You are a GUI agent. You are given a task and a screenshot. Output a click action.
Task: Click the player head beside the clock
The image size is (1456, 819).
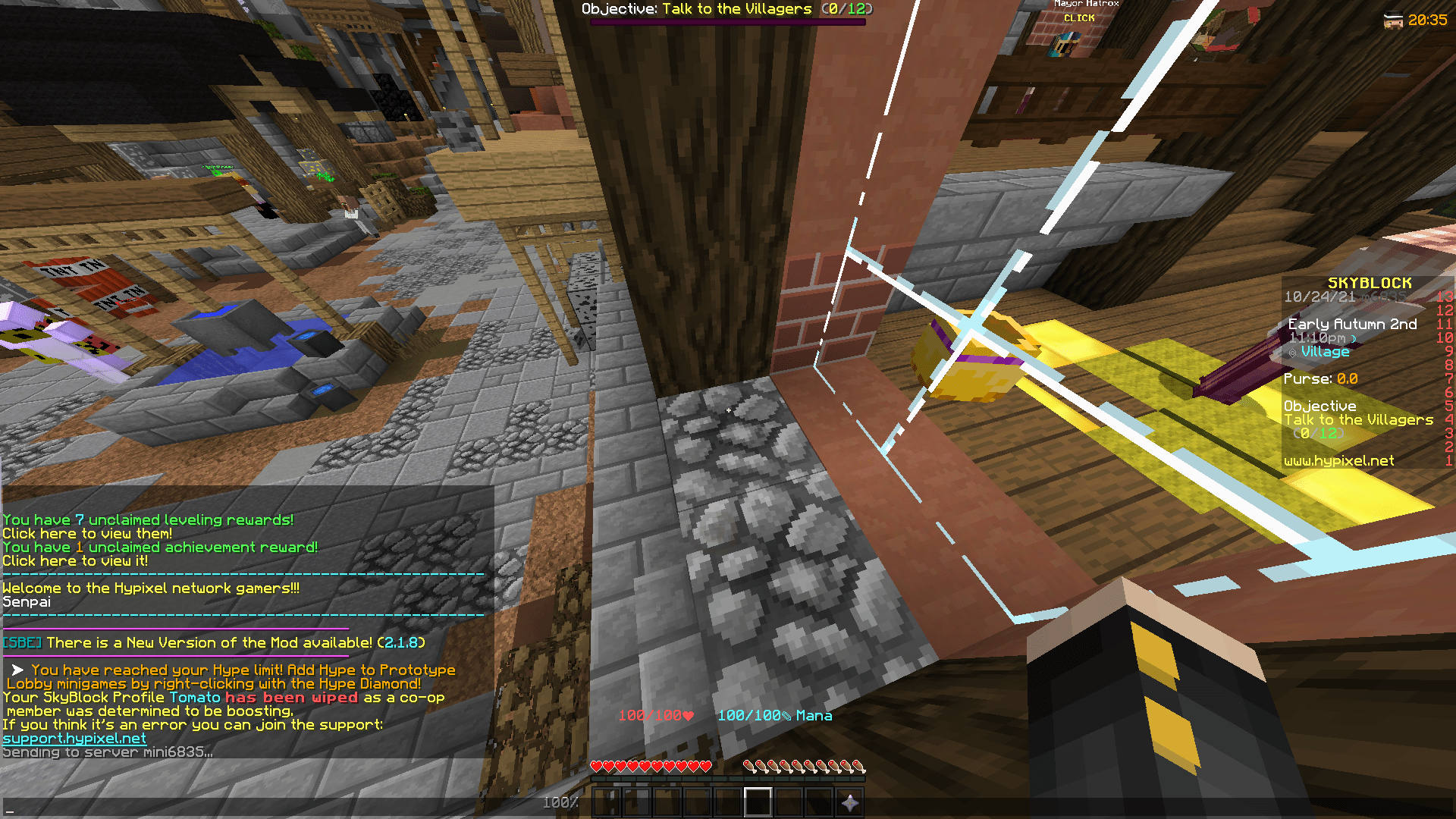pyautogui.click(x=1393, y=21)
